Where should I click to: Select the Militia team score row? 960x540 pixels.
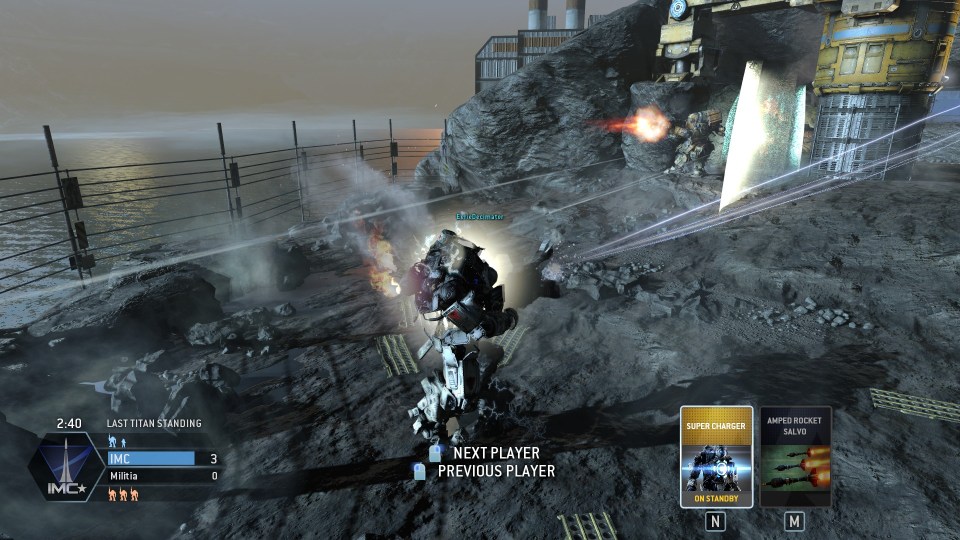coord(162,476)
